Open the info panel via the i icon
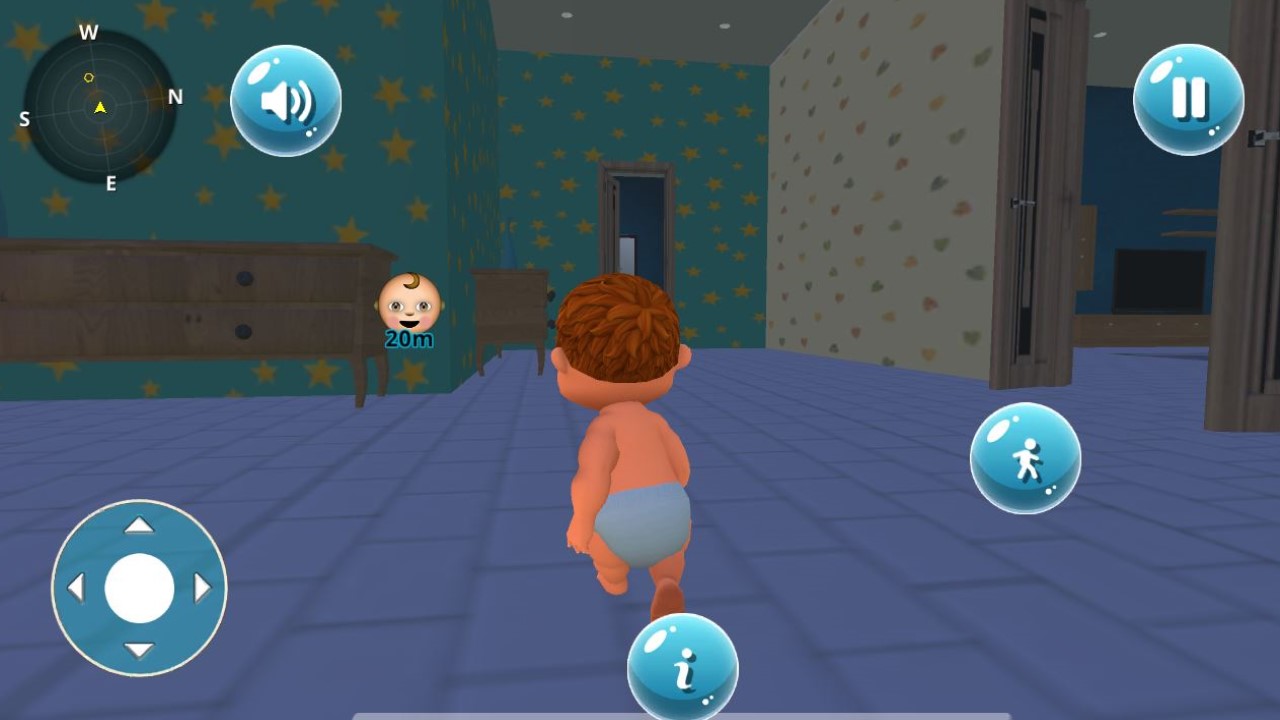The image size is (1280, 720). (684, 668)
